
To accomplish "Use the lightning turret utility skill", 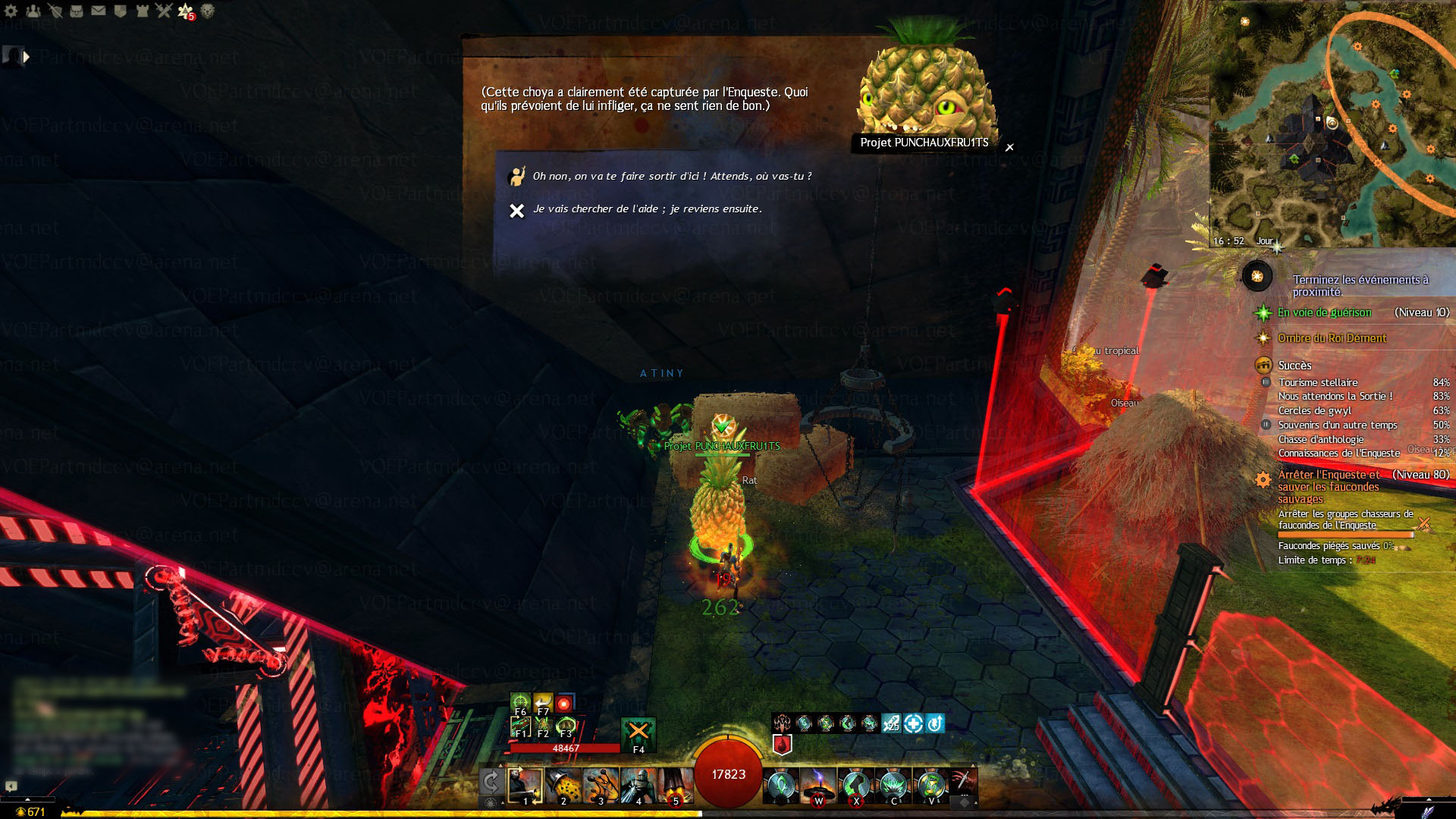I will (818, 785).
